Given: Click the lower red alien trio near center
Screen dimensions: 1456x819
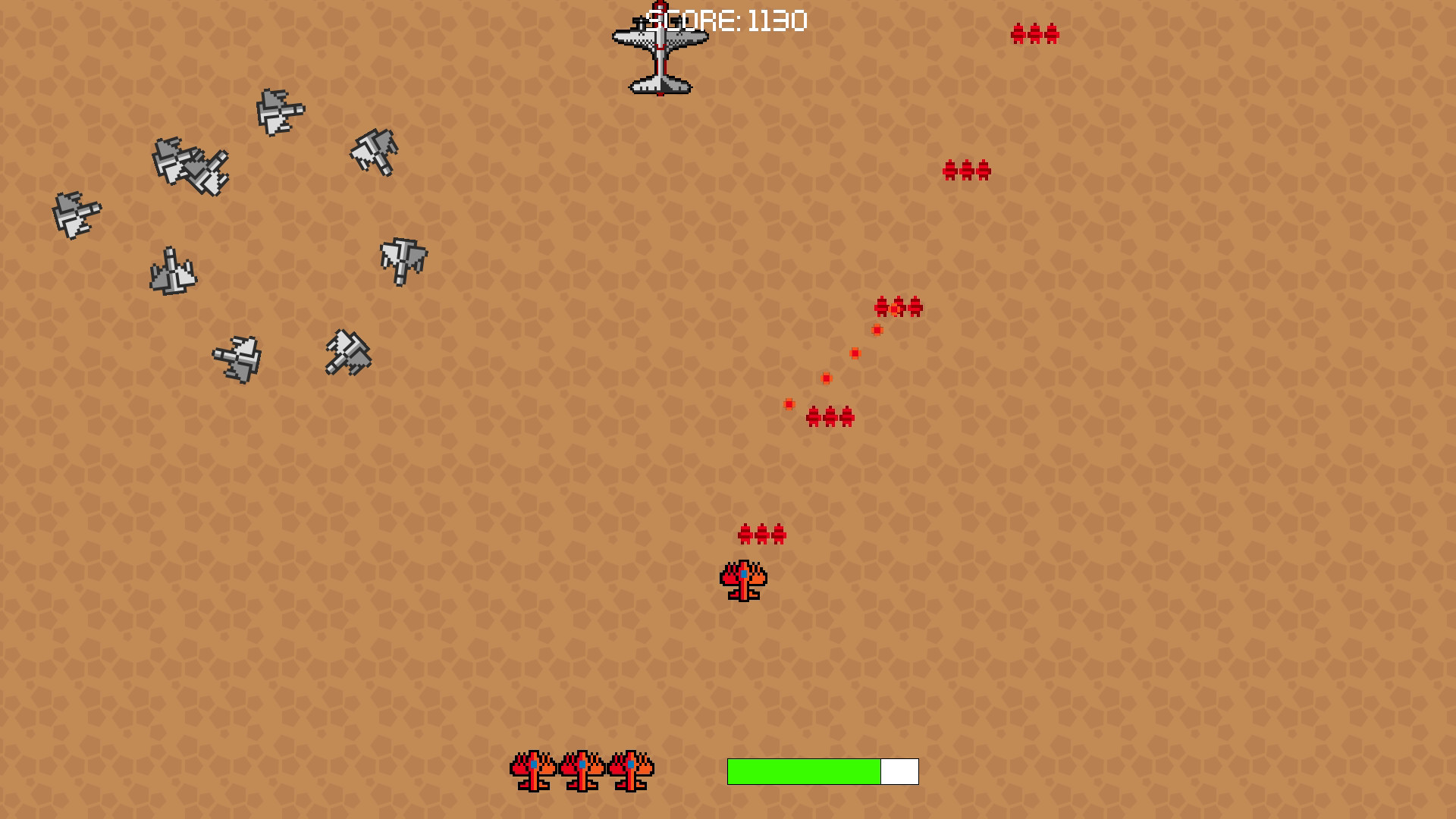Looking at the screenshot, I should (830, 416).
